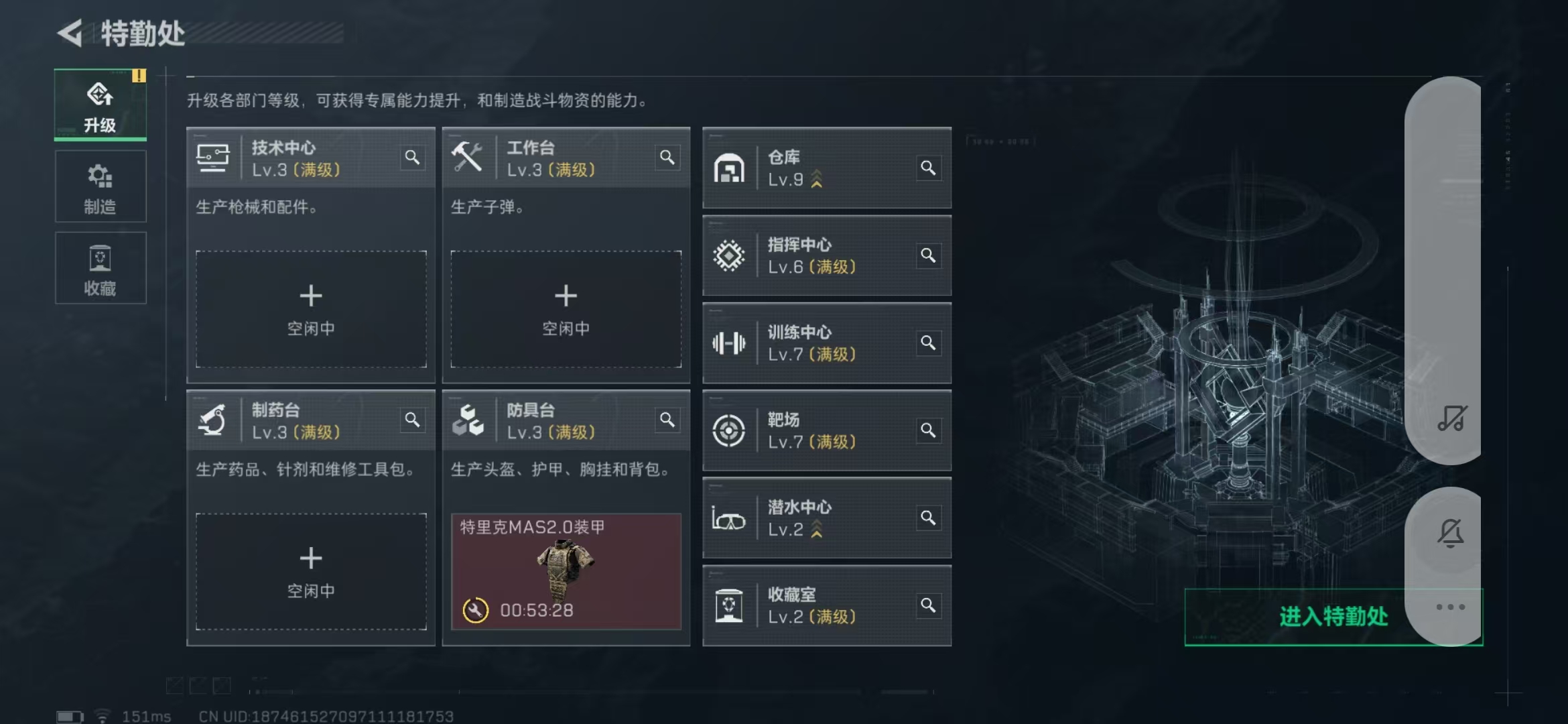The image size is (1568, 724).
Task: Click the 空闲中 slot under 工作台
Action: (567, 309)
